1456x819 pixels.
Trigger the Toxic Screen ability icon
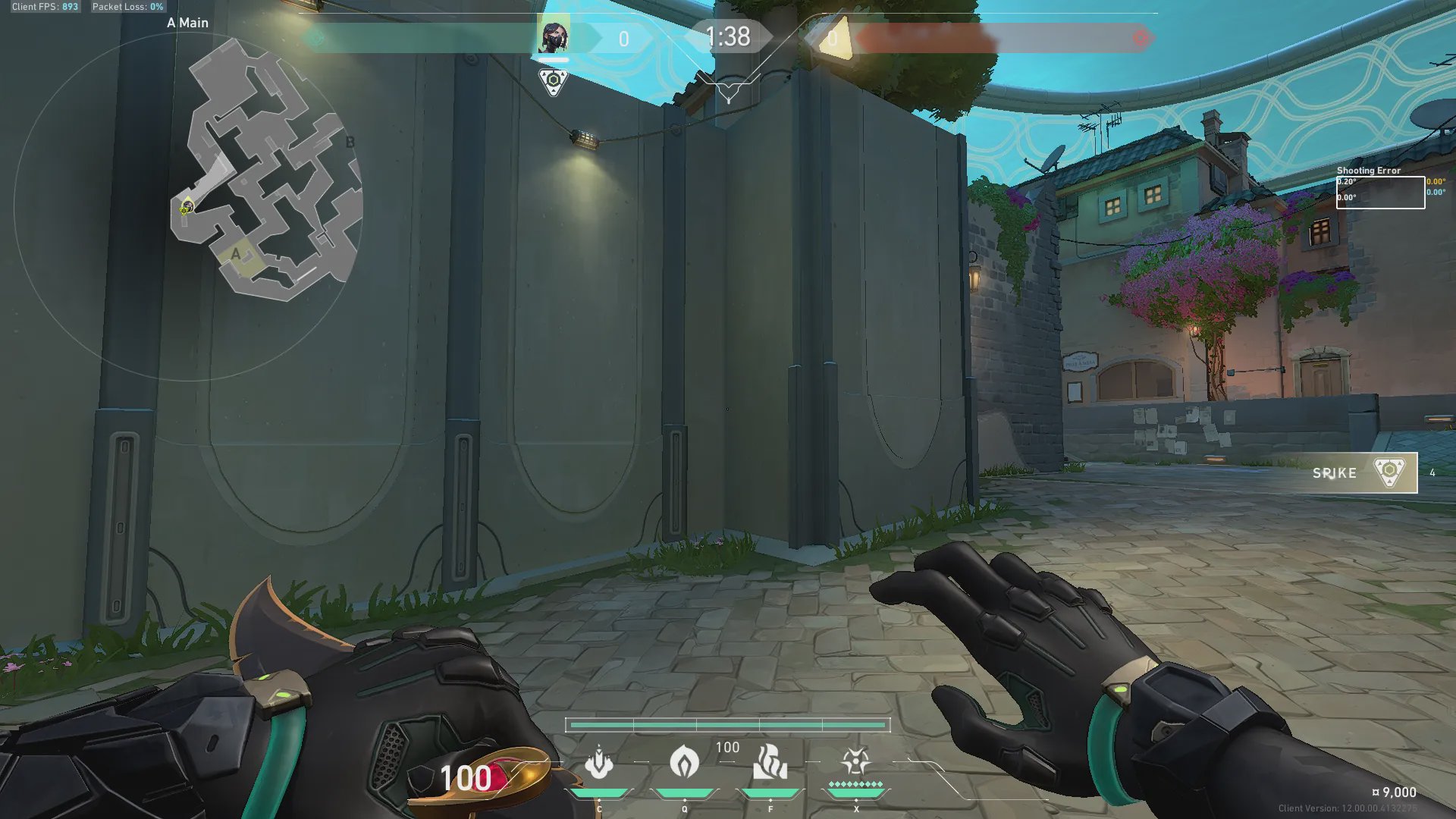(770, 762)
